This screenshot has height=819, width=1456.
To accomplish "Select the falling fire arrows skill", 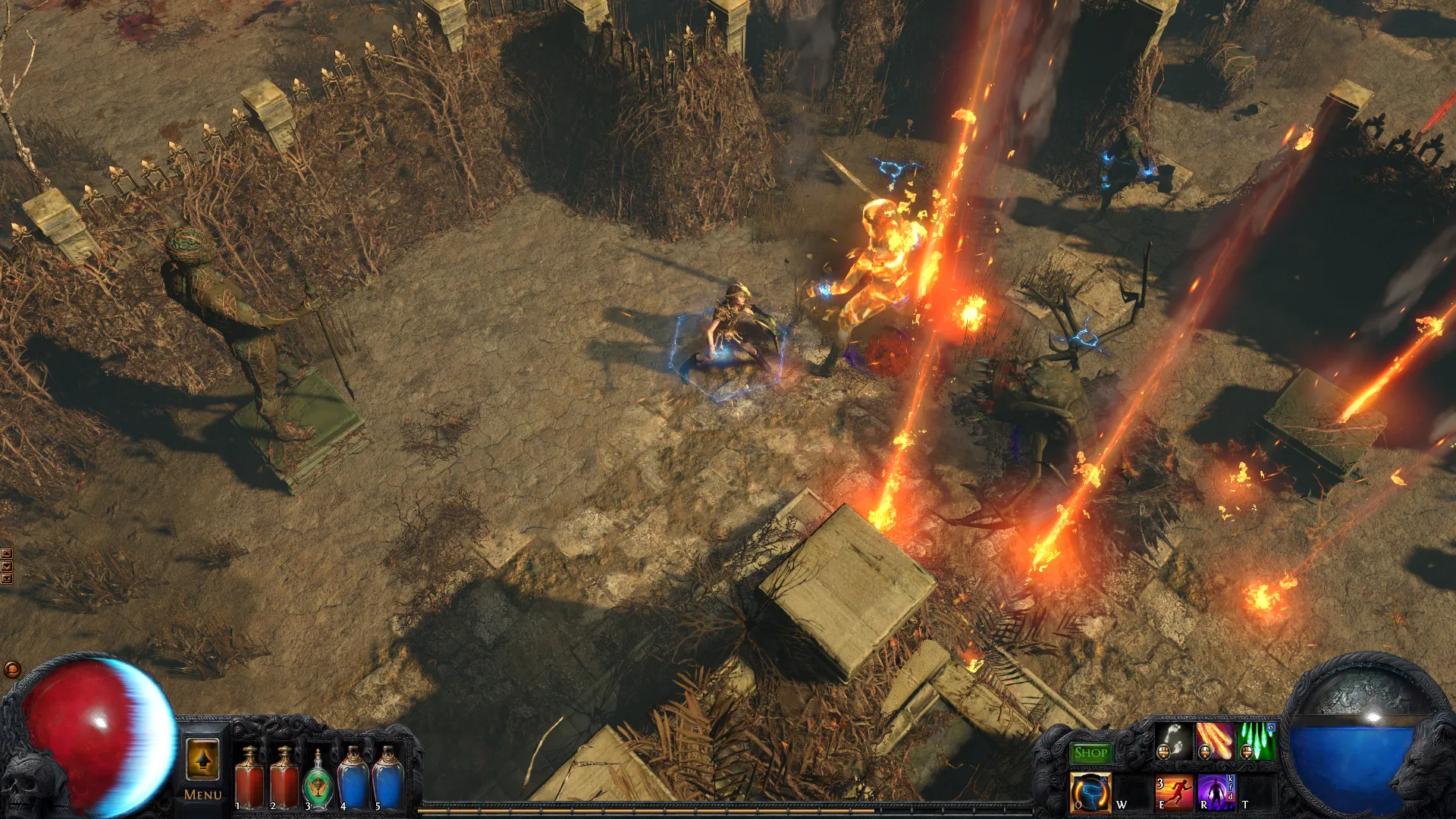I will tap(1214, 741).
